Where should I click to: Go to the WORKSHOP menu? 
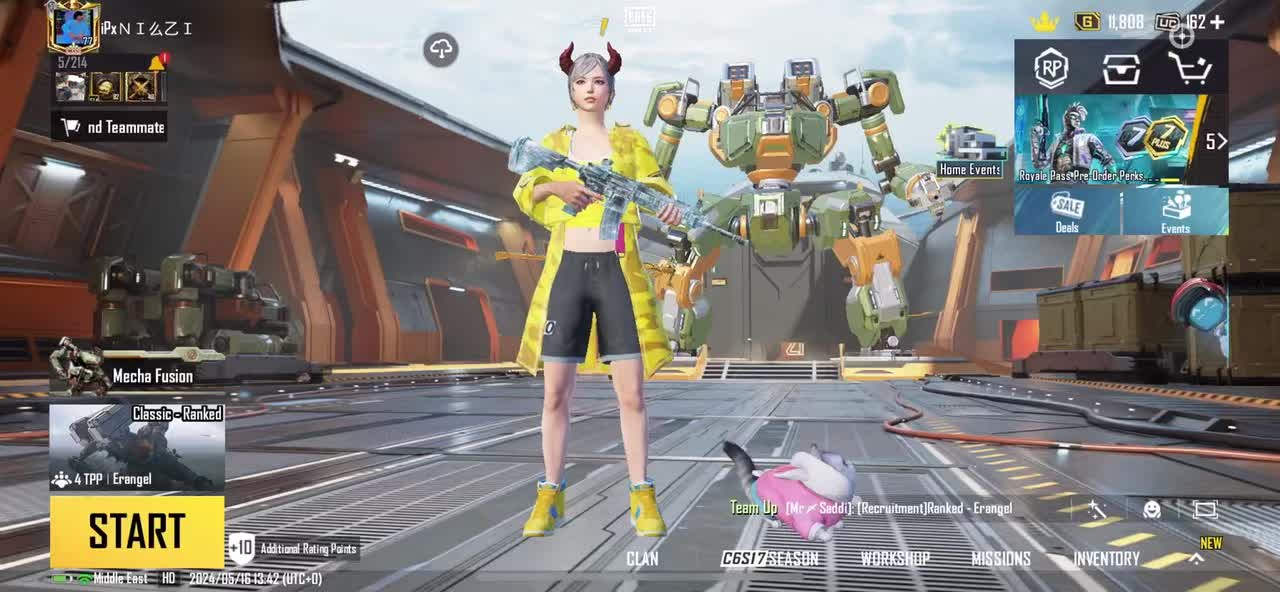pyautogui.click(x=895, y=559)
